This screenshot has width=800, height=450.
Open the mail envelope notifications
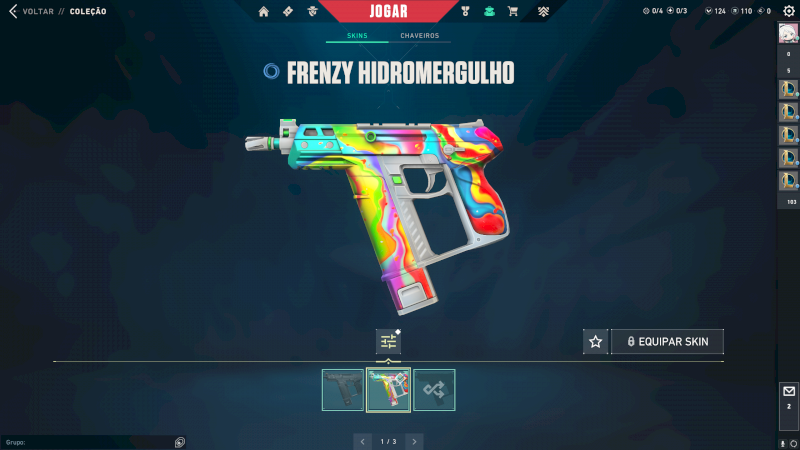click(x=788, y=391)
